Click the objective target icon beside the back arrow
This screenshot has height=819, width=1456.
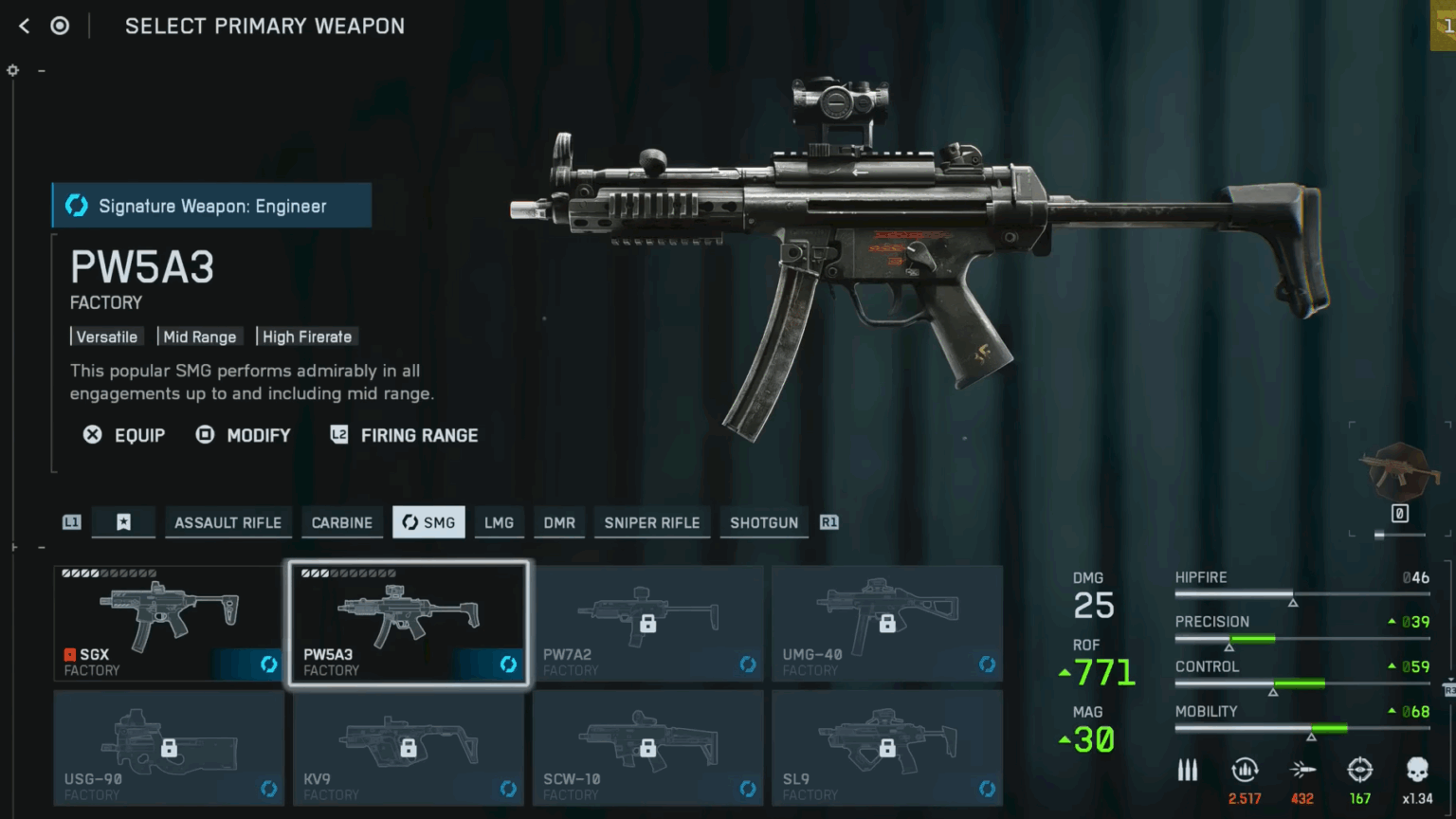point(60,26)
